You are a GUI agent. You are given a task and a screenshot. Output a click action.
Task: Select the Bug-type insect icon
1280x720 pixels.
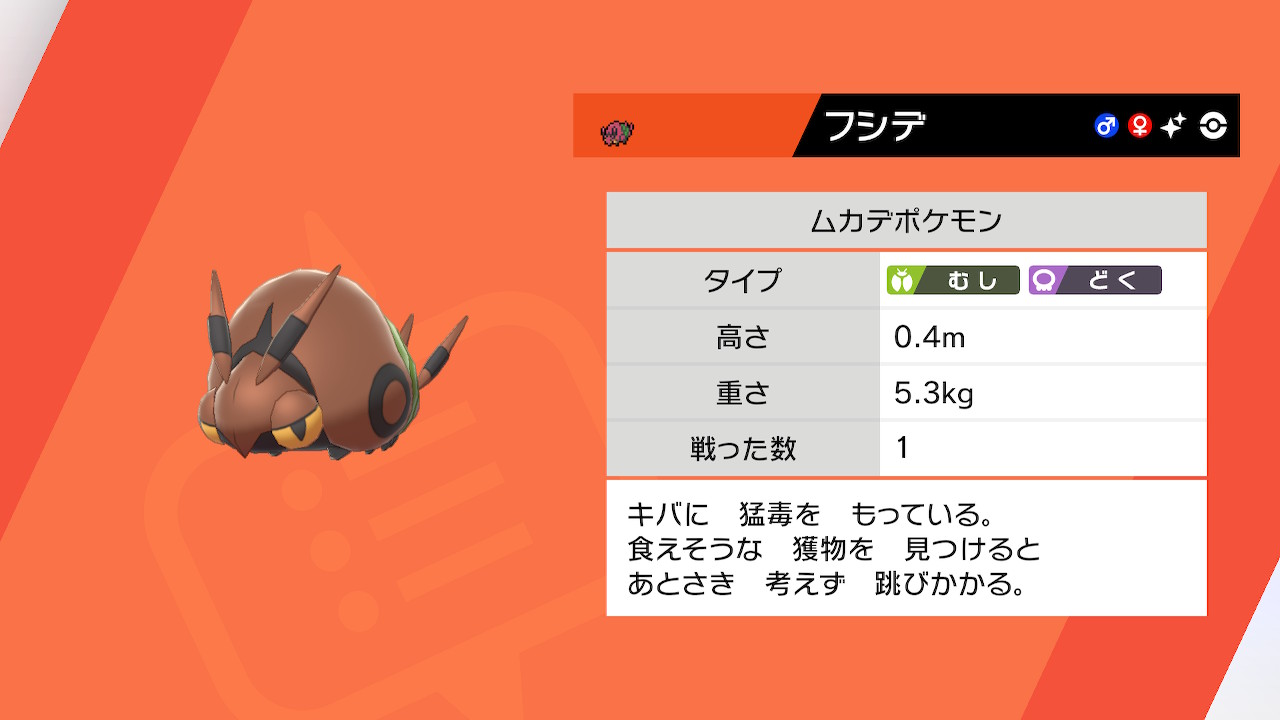tap(903, 281)
